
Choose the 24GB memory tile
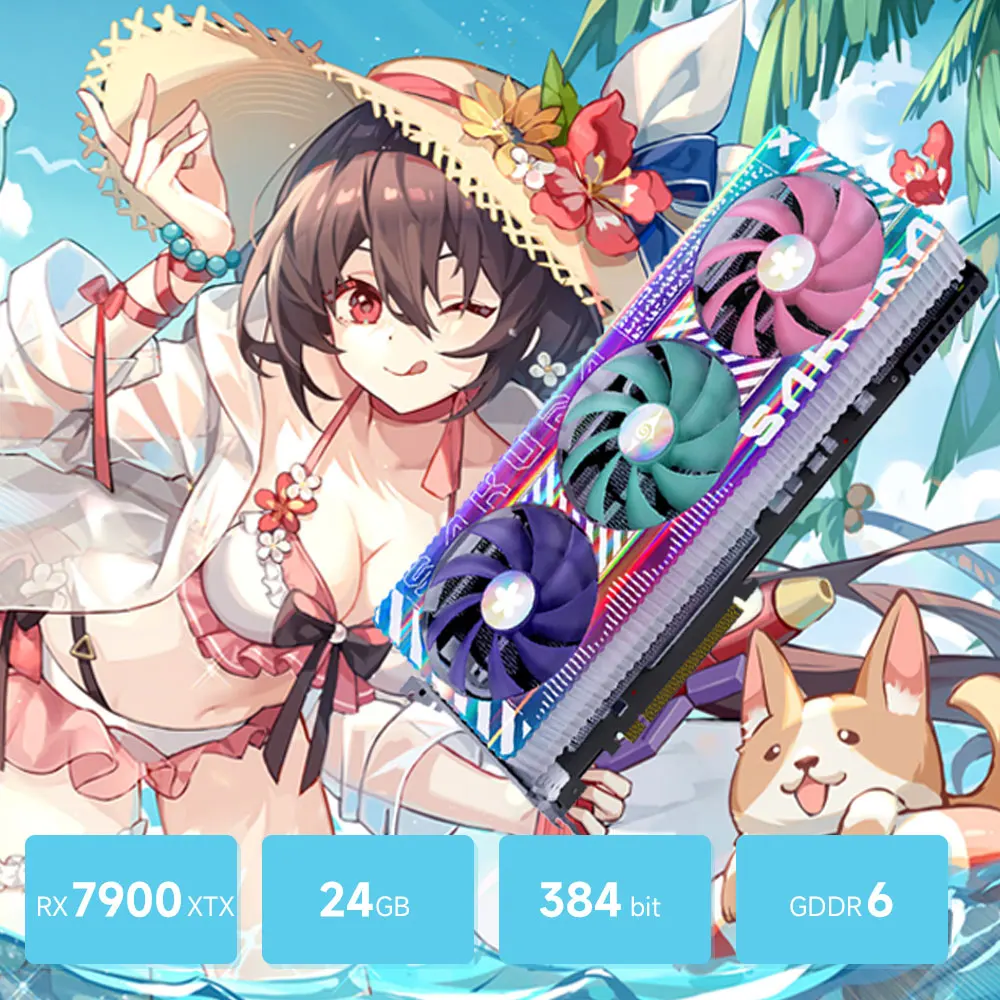(x=367, y=900)
